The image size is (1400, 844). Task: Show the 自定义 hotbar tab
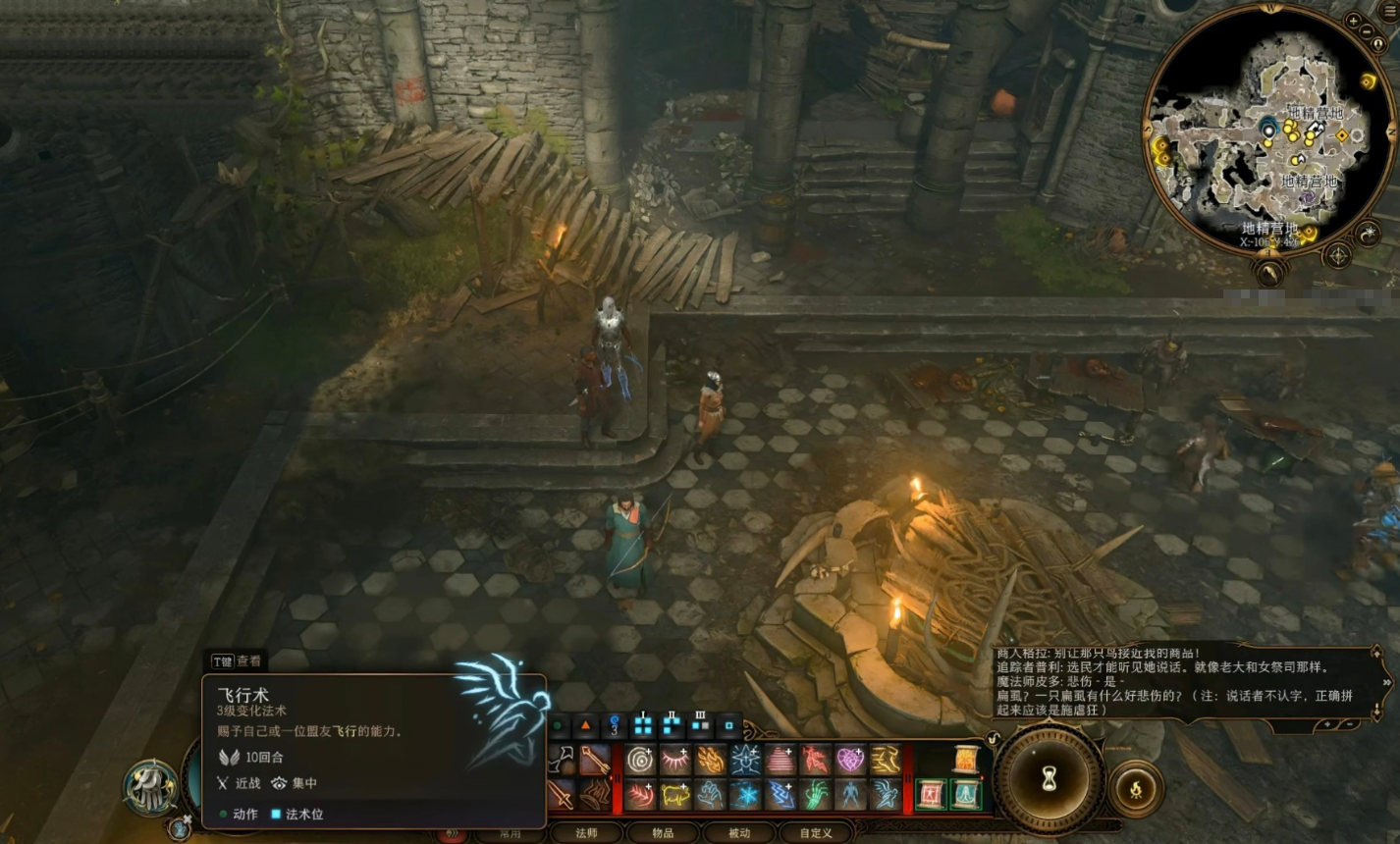[815, 832]
